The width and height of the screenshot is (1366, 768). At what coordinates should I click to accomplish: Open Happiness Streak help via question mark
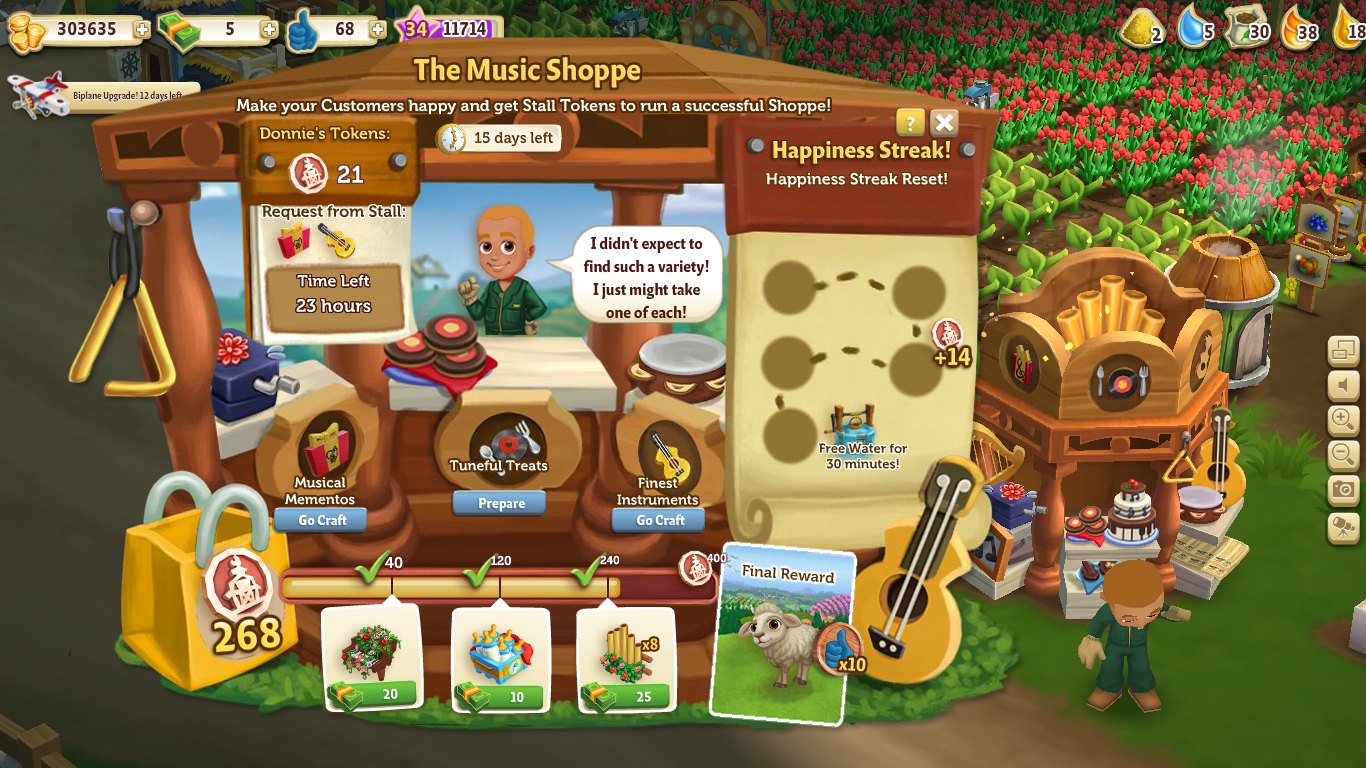(x=908, y=122)
